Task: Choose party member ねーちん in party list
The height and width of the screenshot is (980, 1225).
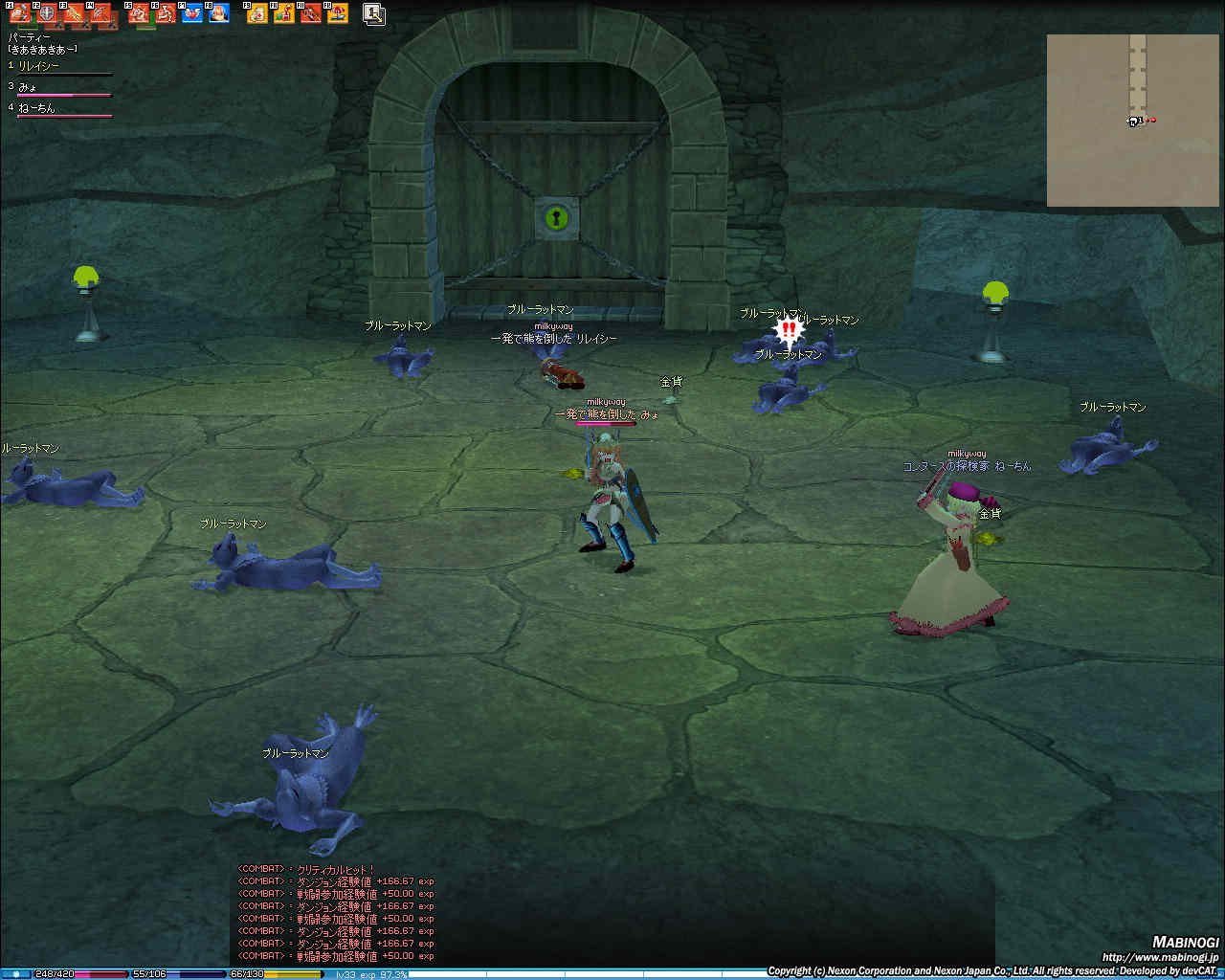Action: 37,108
